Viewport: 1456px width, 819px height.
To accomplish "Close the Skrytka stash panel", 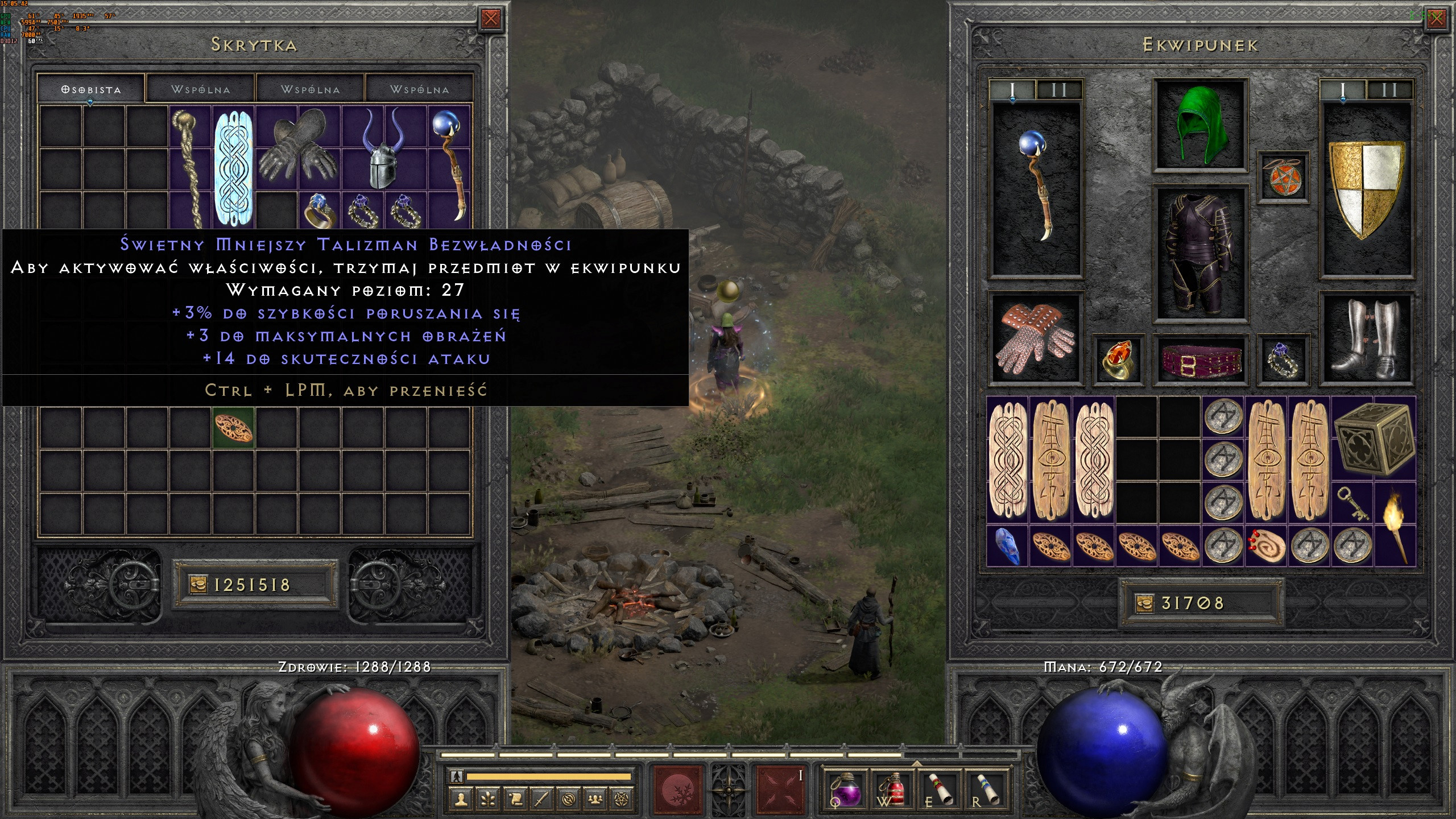I will click(x=490, y=19).
